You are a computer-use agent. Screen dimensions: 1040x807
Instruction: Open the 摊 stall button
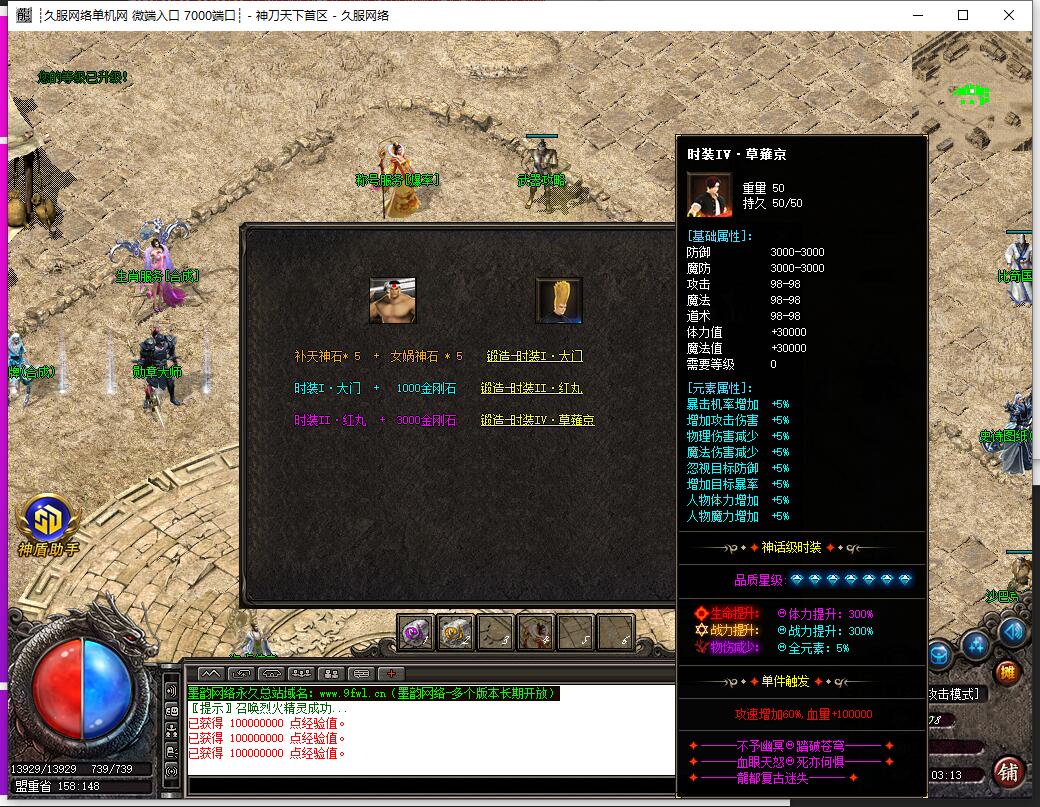coord(1008,672)
